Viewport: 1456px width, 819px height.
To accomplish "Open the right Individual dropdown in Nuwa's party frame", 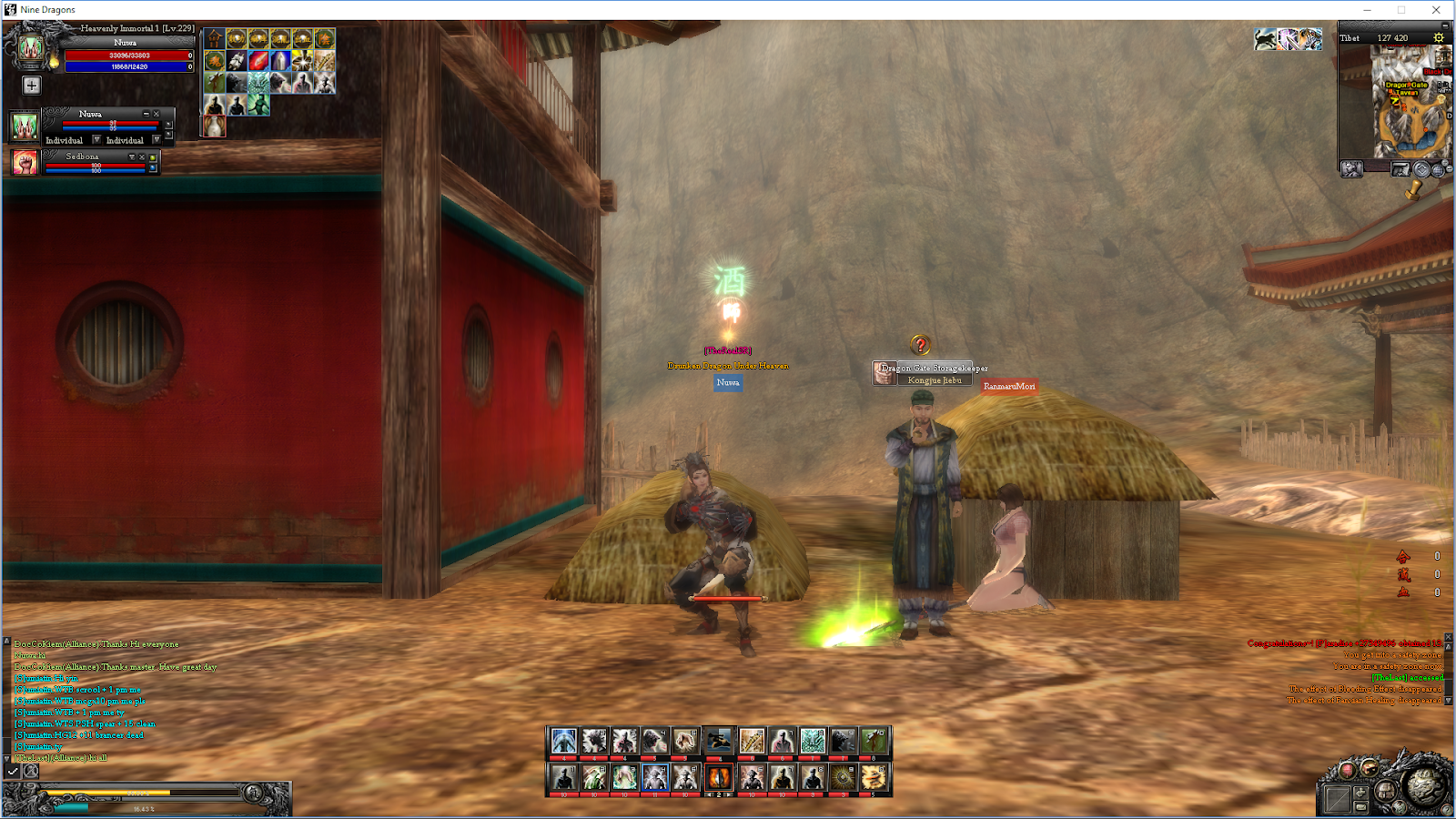I will [157, 140].
